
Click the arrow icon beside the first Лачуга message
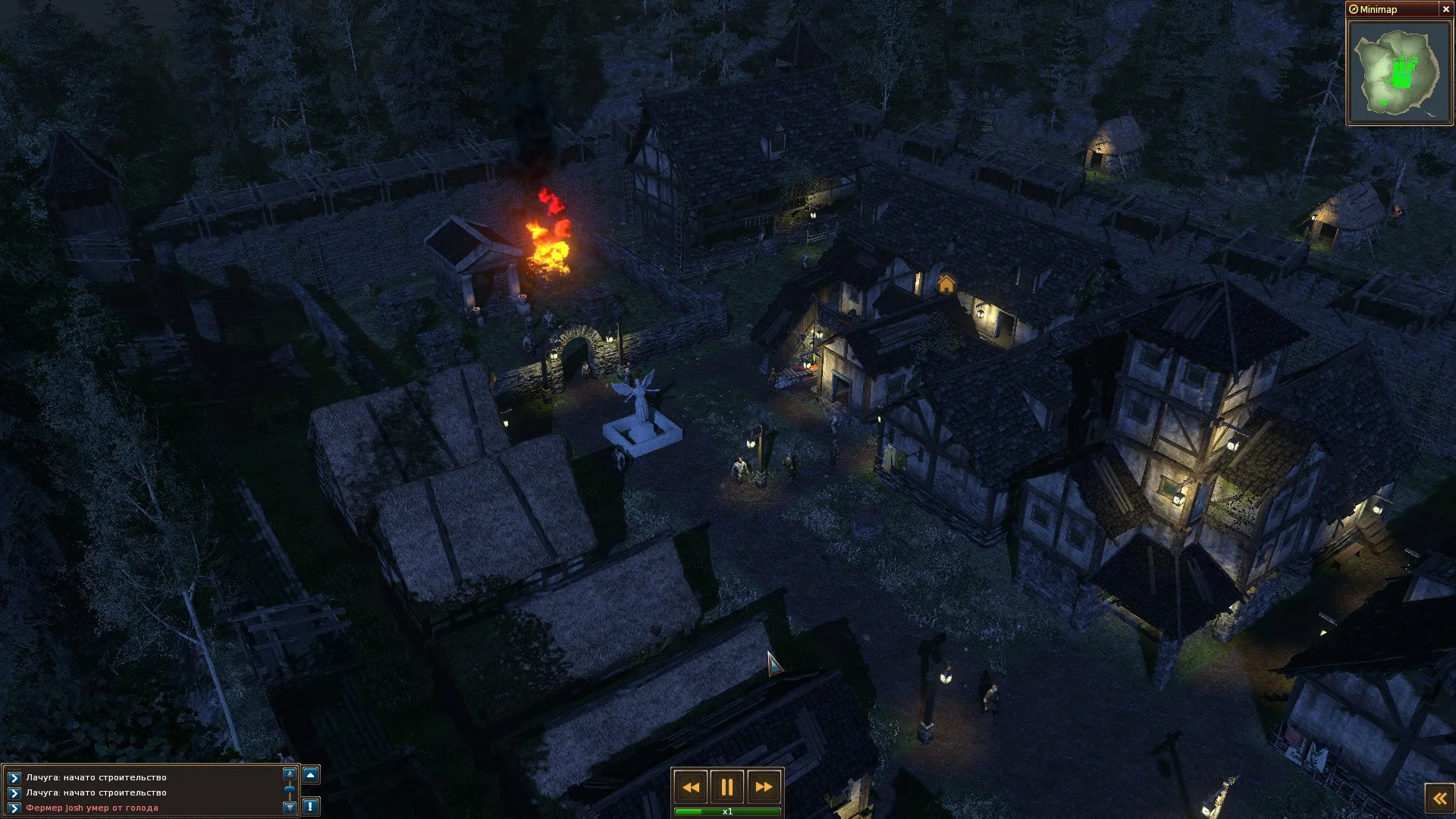(14, 777)
